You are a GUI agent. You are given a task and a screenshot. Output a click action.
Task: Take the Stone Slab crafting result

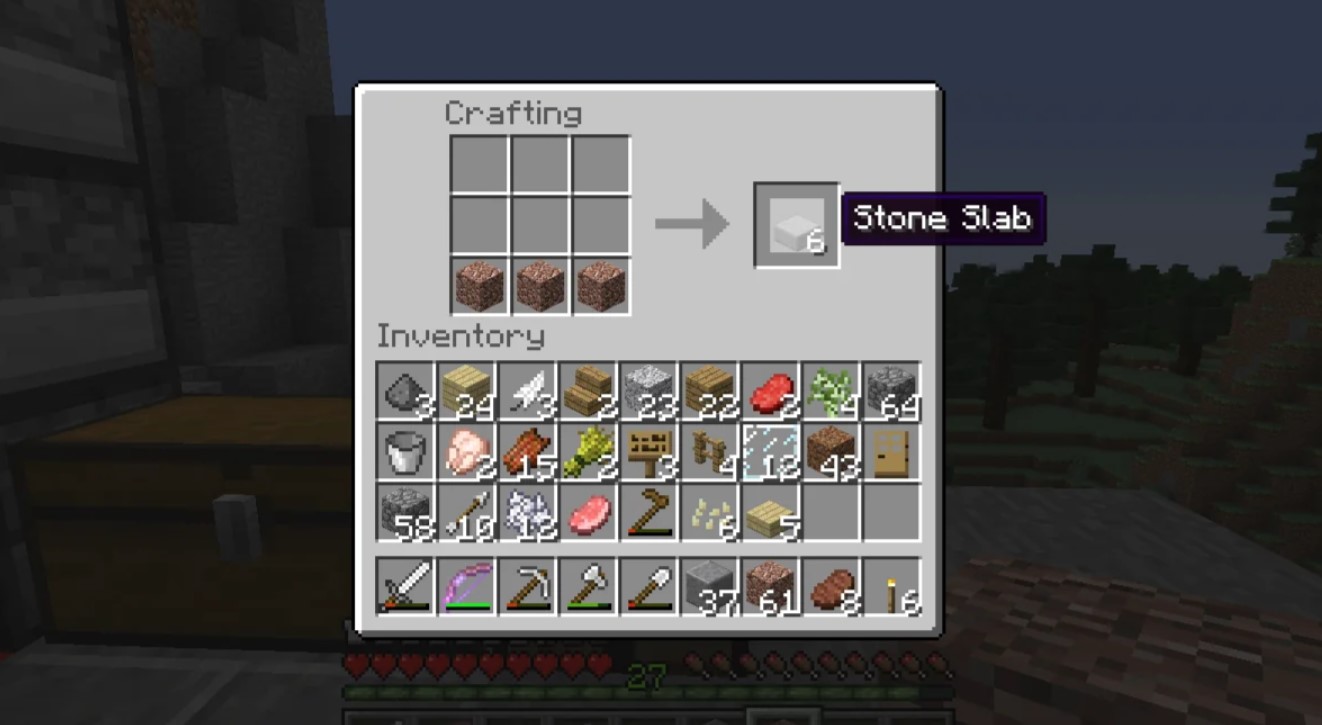[x=796, y=225]
